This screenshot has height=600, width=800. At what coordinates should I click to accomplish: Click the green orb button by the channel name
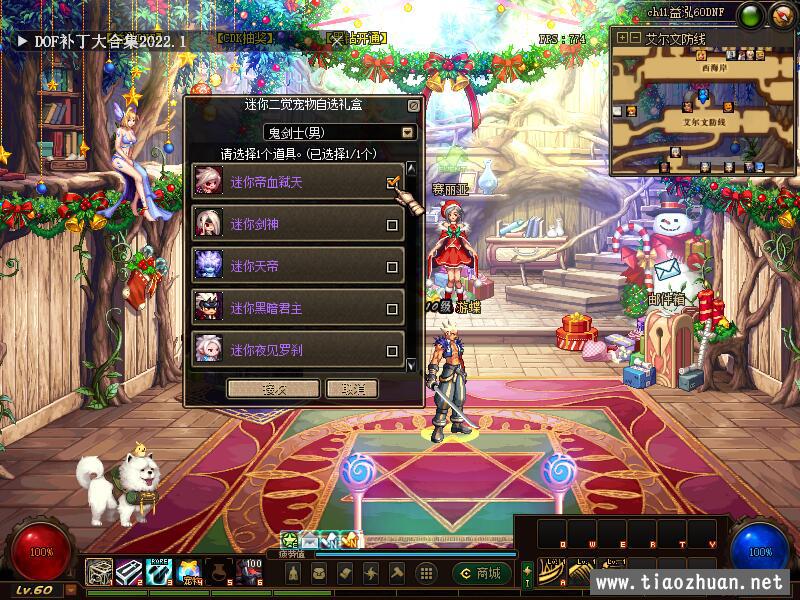[x=752, y=14]
